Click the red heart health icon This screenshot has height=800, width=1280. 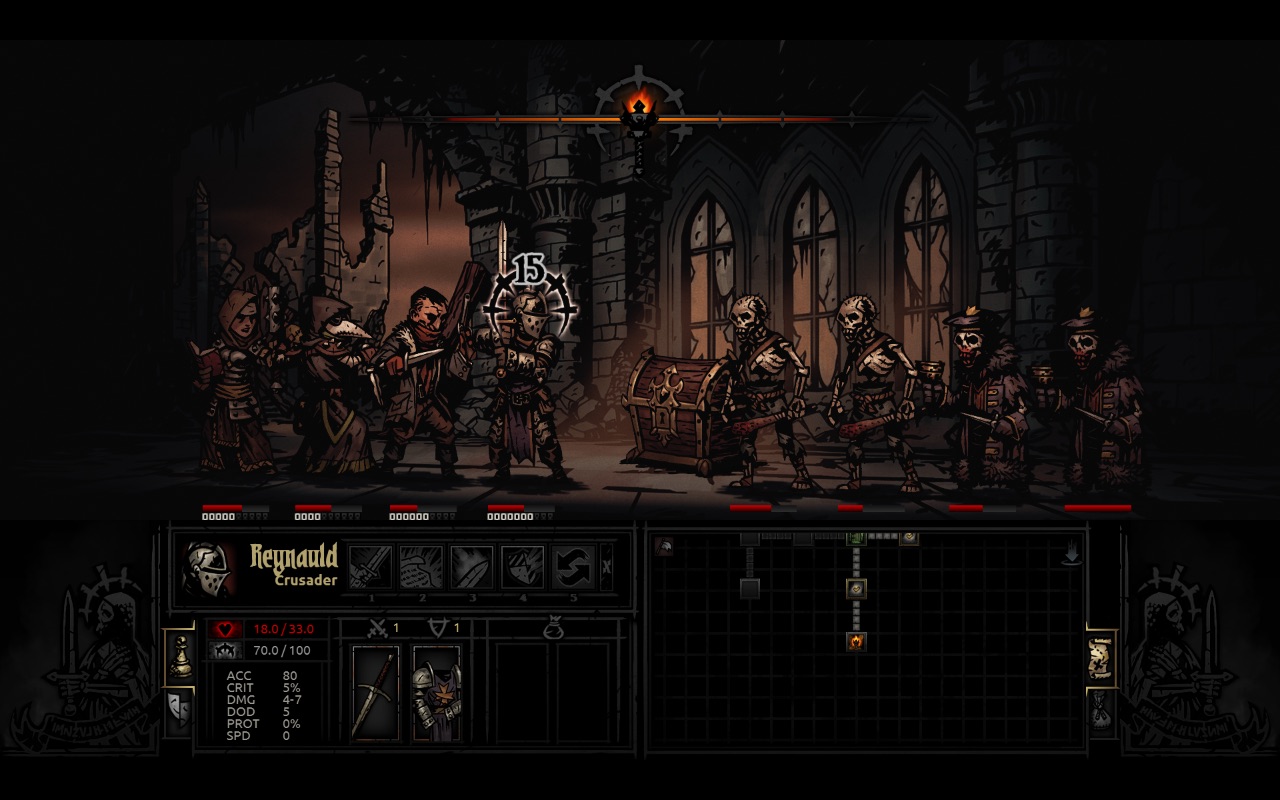tap(224, 628)
